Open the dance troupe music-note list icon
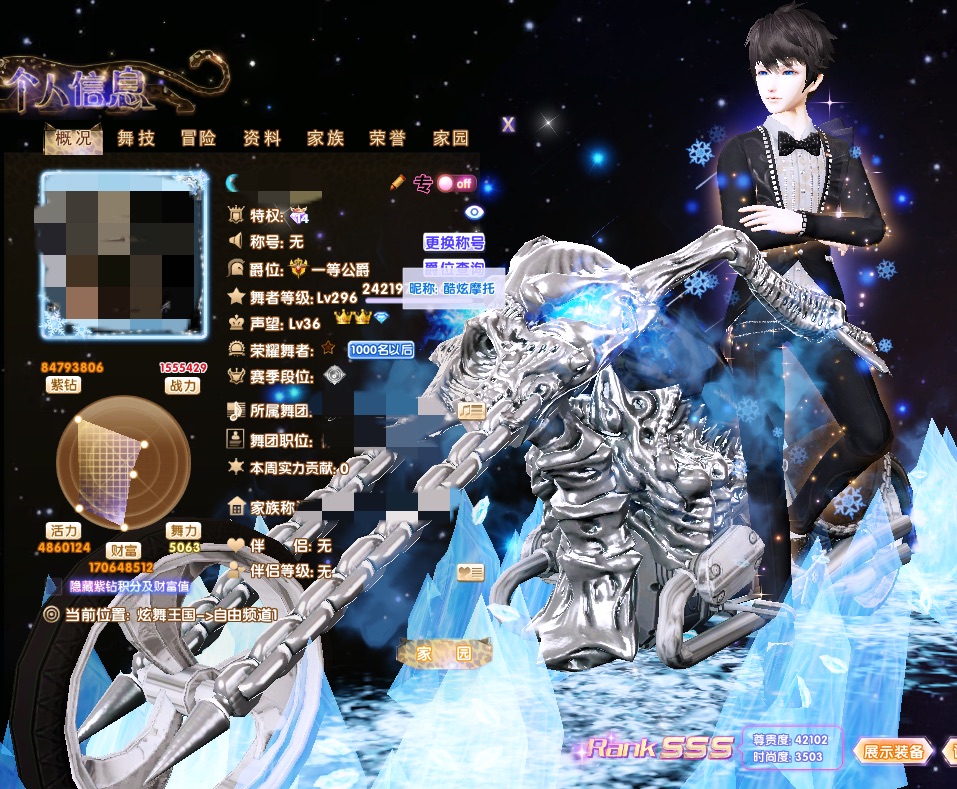This screenshot has height=789, width=957. click(471, 411)
